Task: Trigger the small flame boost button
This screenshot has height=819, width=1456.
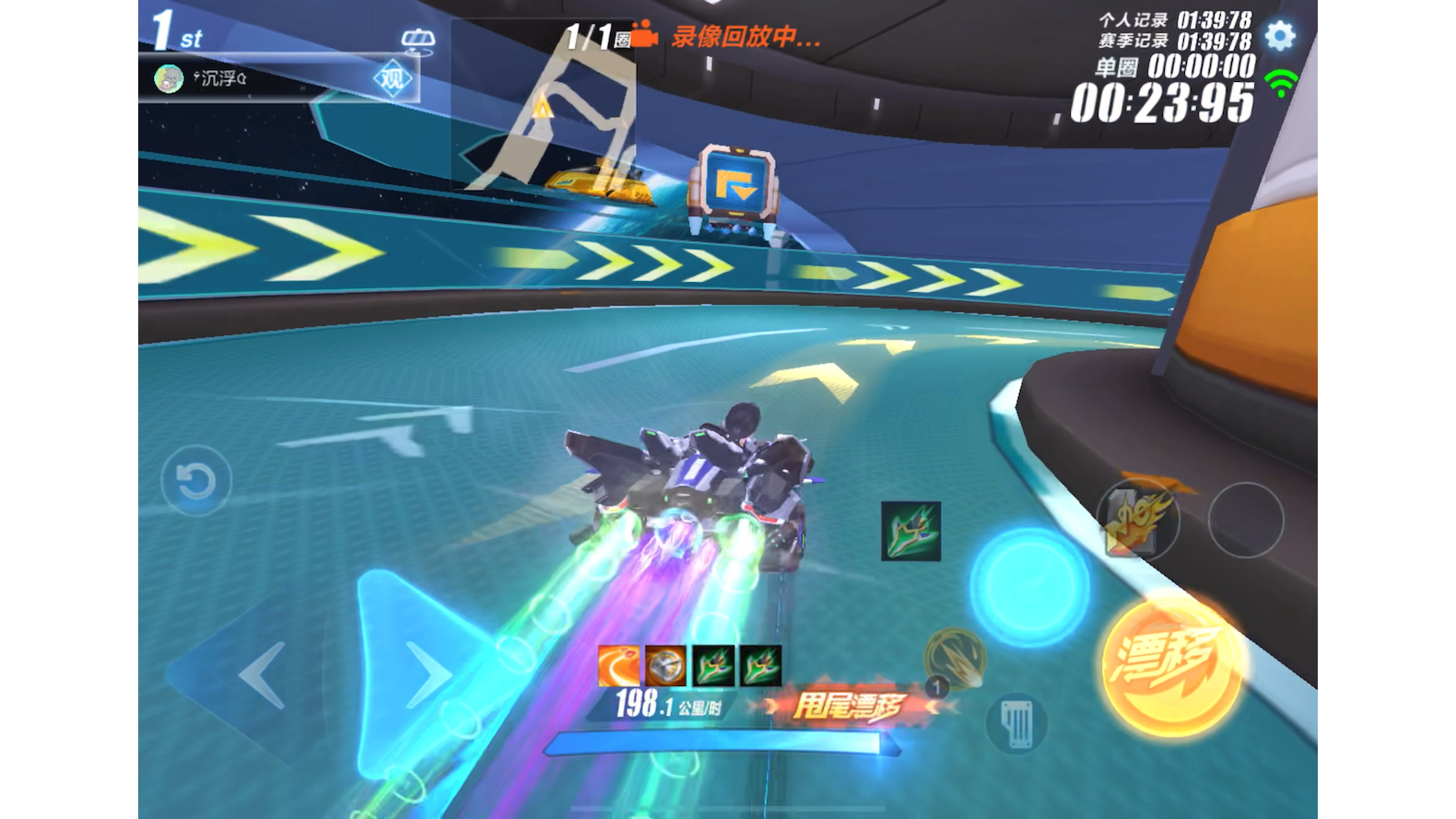Action: [1138, 521]
